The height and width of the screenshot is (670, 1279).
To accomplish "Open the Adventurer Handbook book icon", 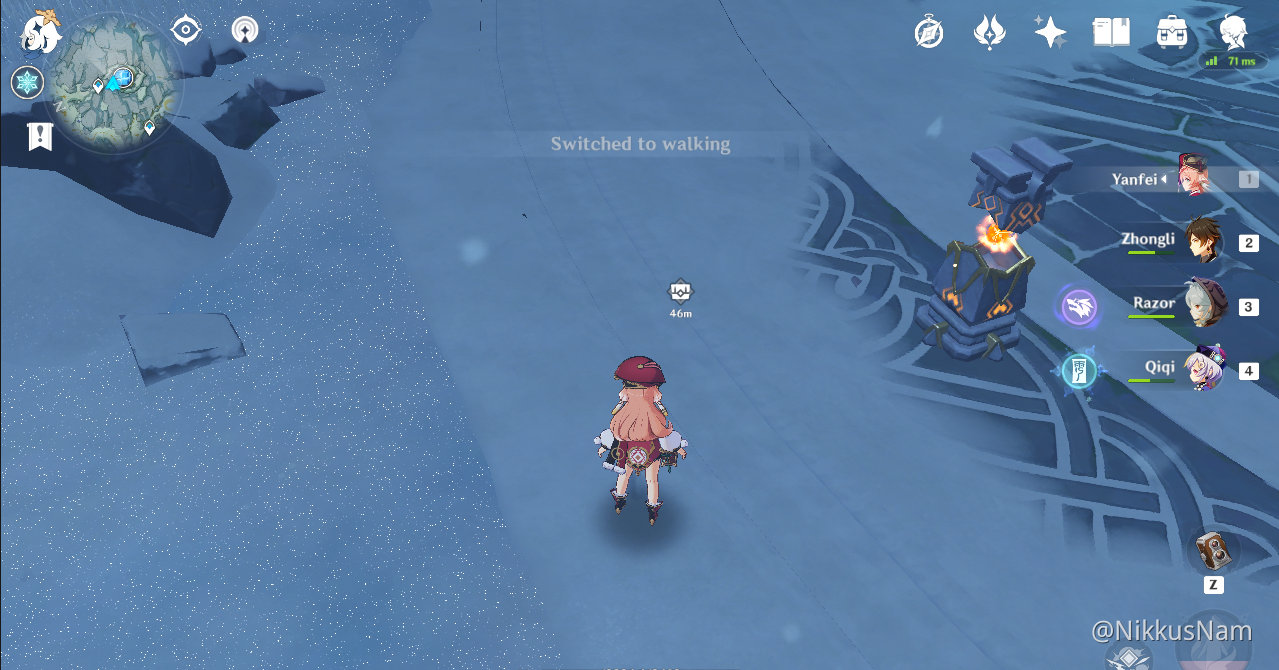I will pyautogui.click(x=1111, y=33).
